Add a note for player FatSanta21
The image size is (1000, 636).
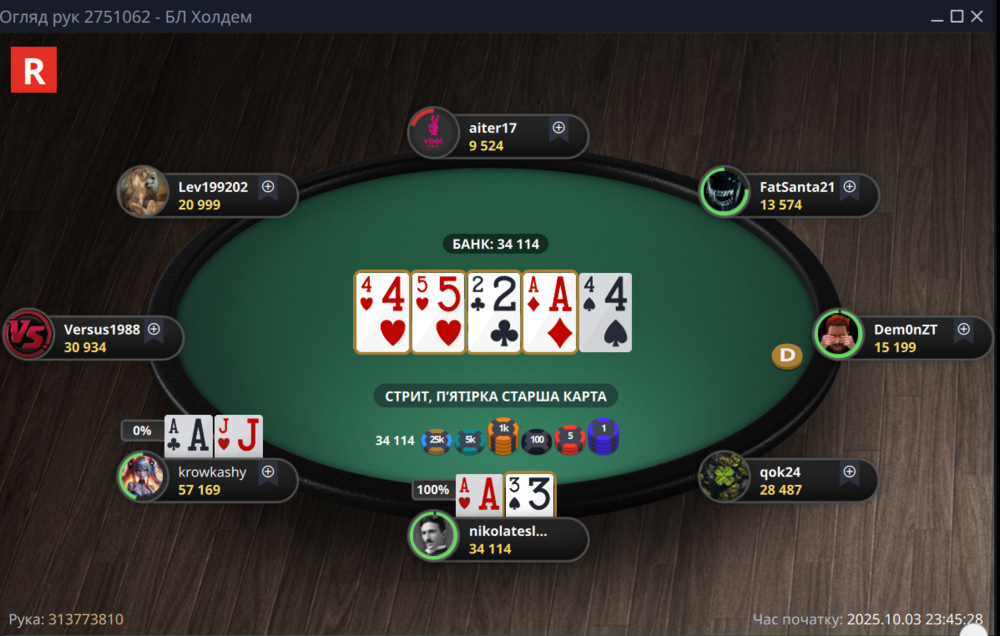849,186
